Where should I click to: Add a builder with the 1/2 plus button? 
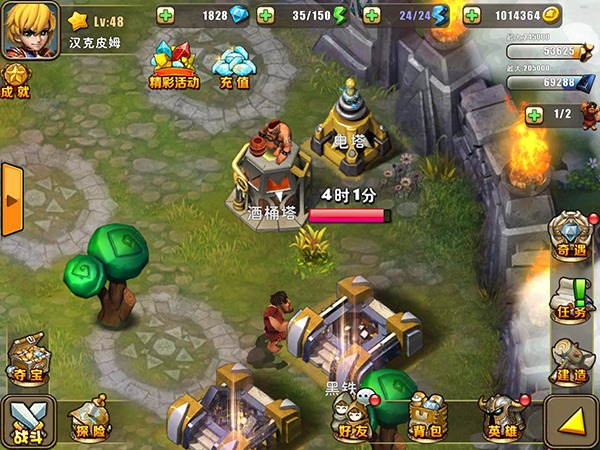tap(535, 114)
